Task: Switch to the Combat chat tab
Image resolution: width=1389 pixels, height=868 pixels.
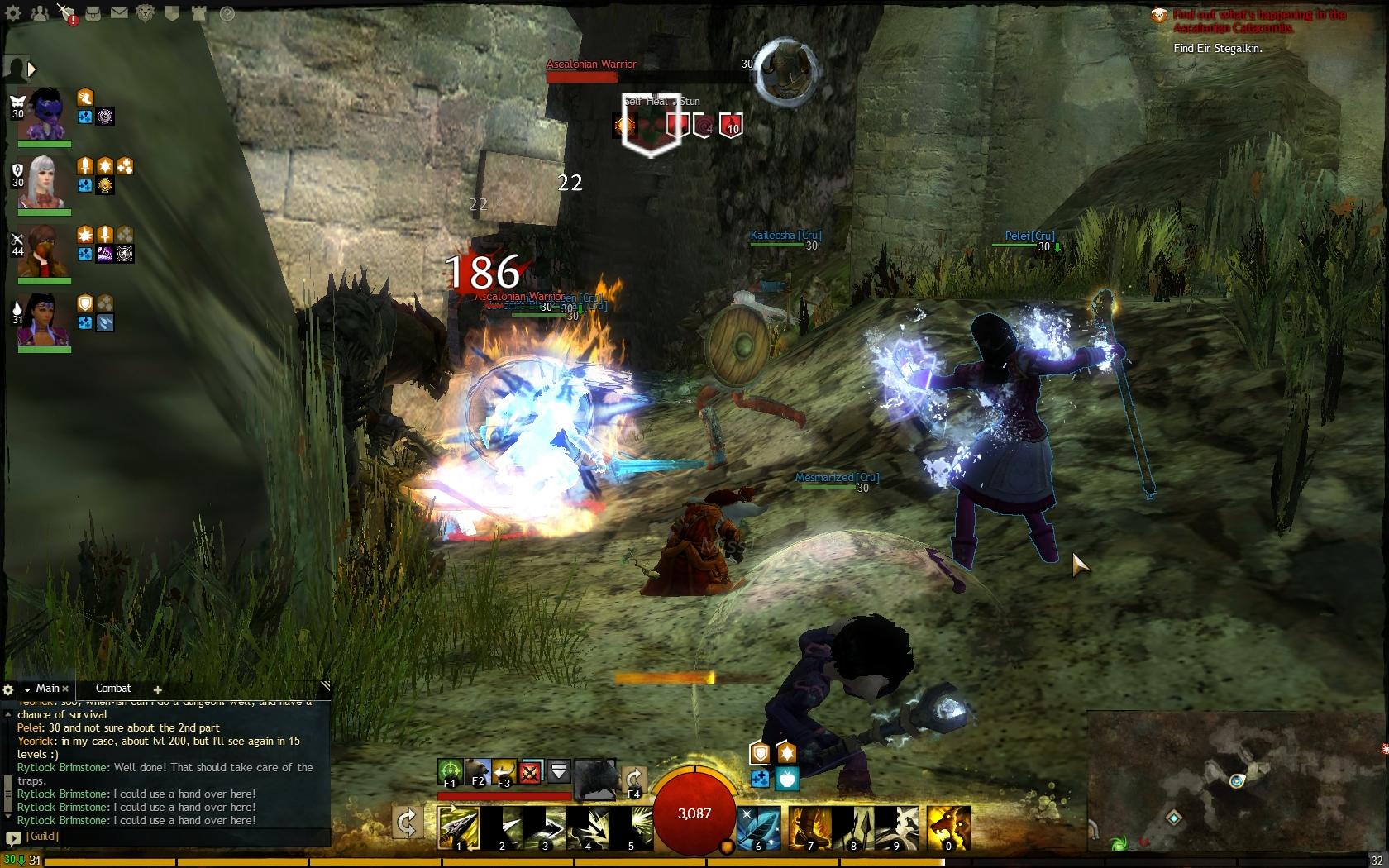Action: [x=113, y=688]
